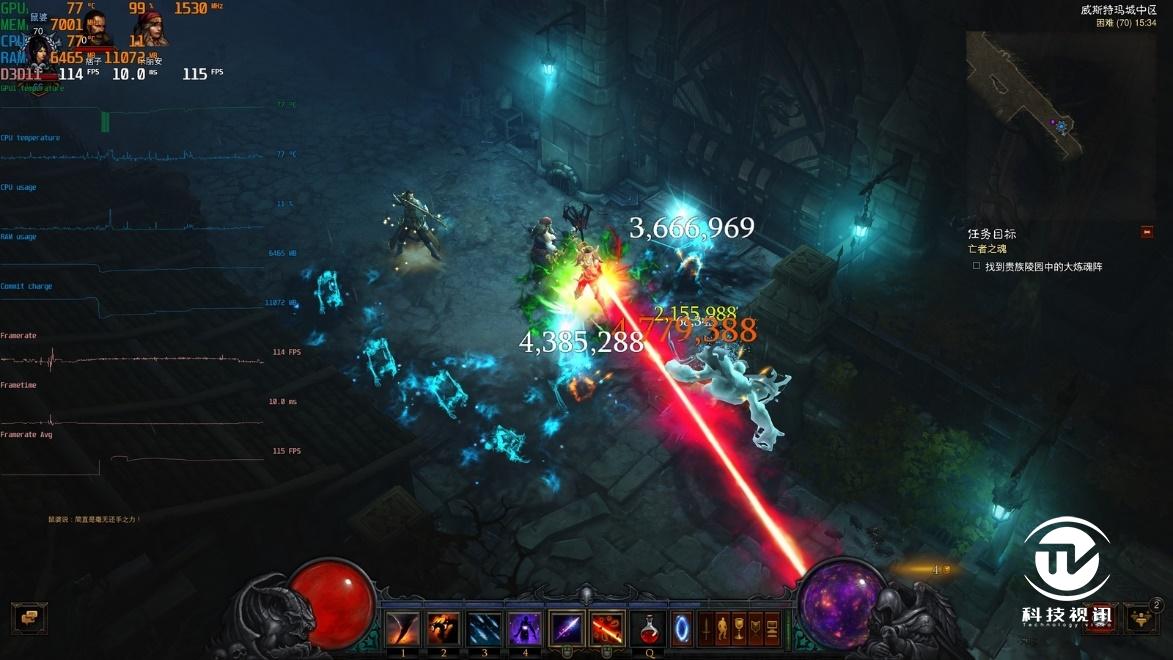The height and width of the screenshot is (660, 1173).
Task: Open the skills menu sword icon
Action: (706, 630)
